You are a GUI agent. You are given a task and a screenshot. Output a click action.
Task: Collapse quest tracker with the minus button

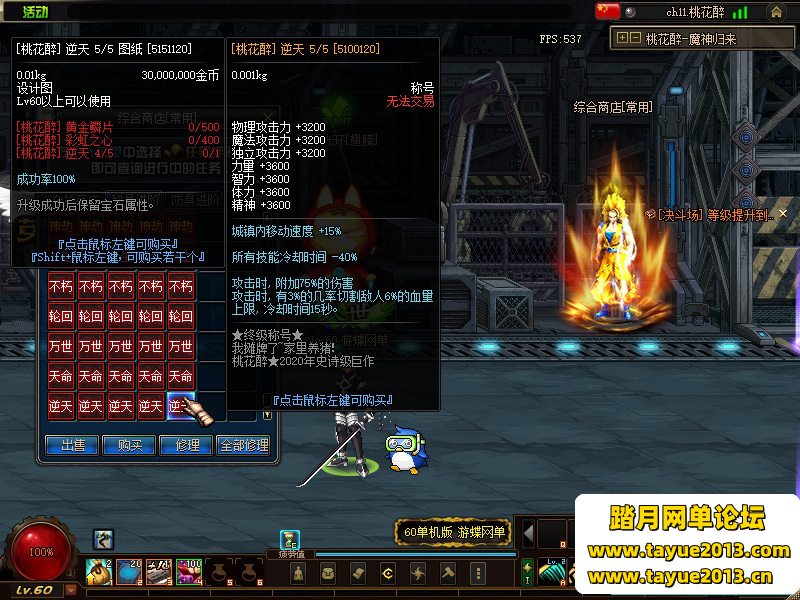coord(636,38)
